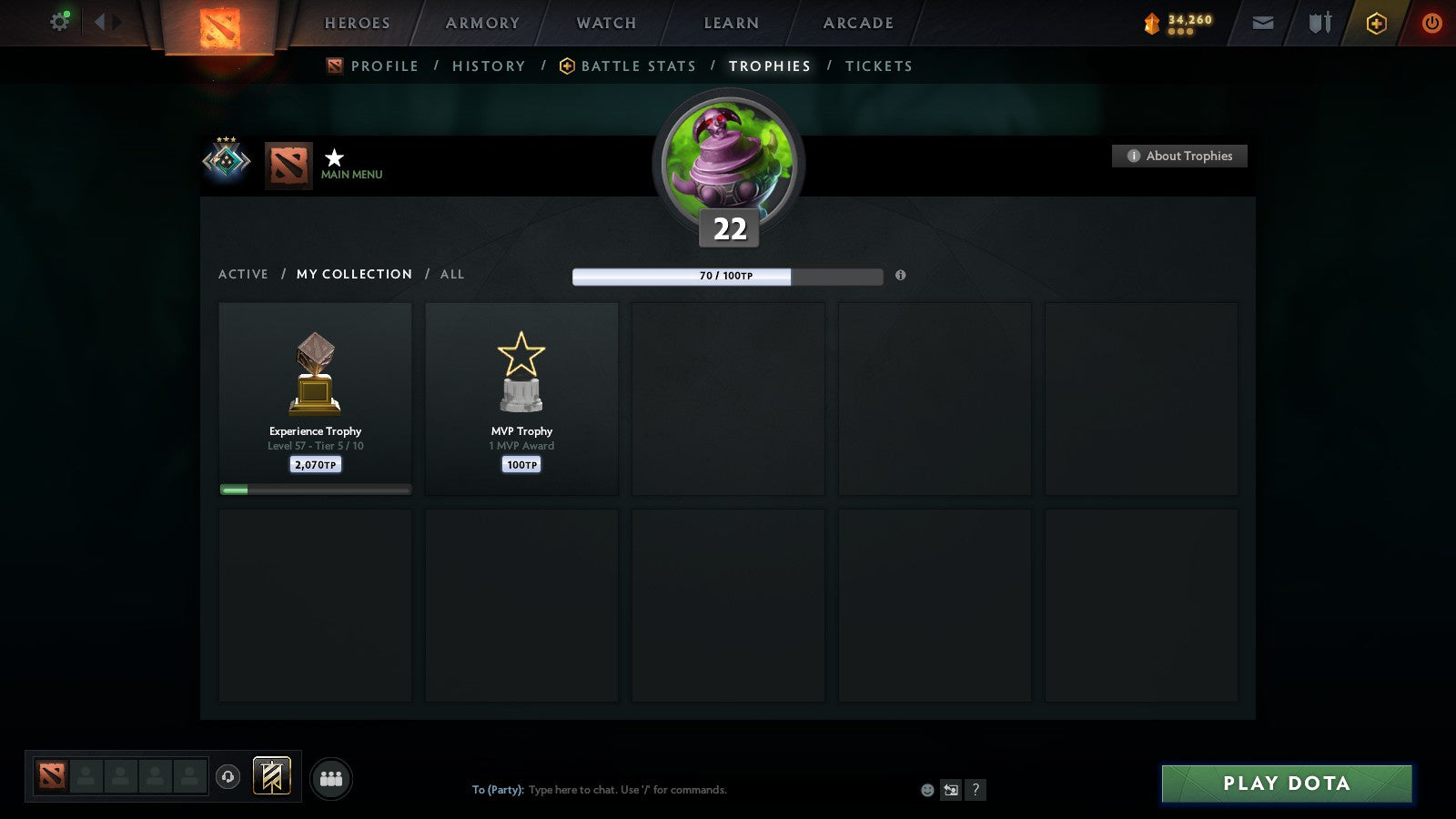Open the TROPHIES tab

click(x=769, y=66)
